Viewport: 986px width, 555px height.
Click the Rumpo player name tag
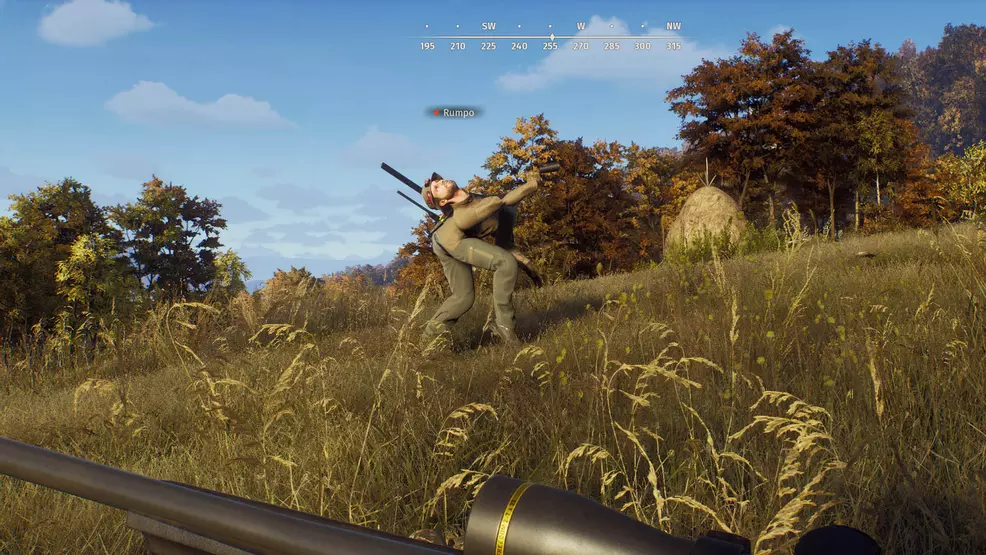(455, 113)
